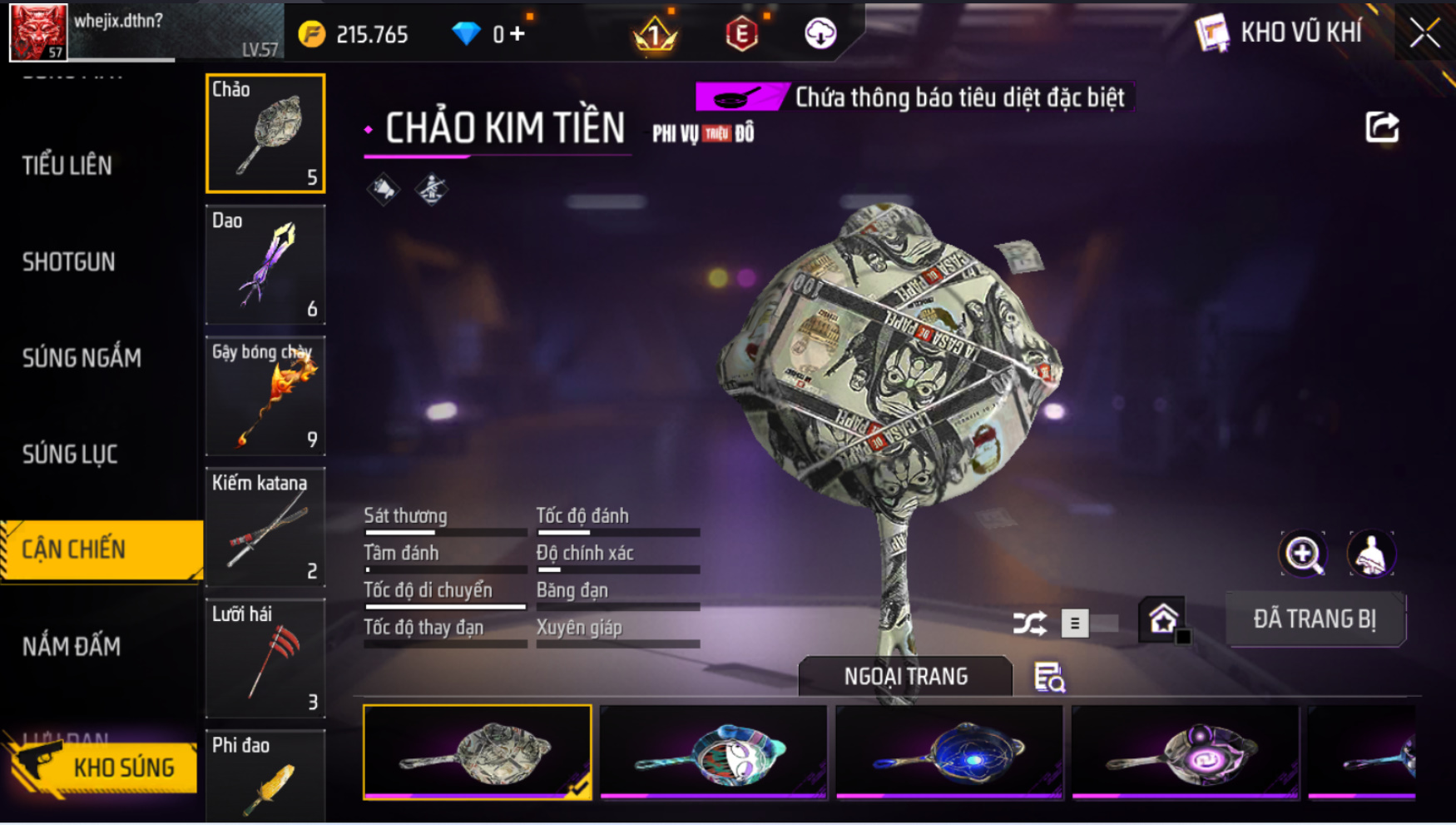Open the Súng Ngắm category
Image resolution: width=1456 pixels, height=825 pixels.
82,358
